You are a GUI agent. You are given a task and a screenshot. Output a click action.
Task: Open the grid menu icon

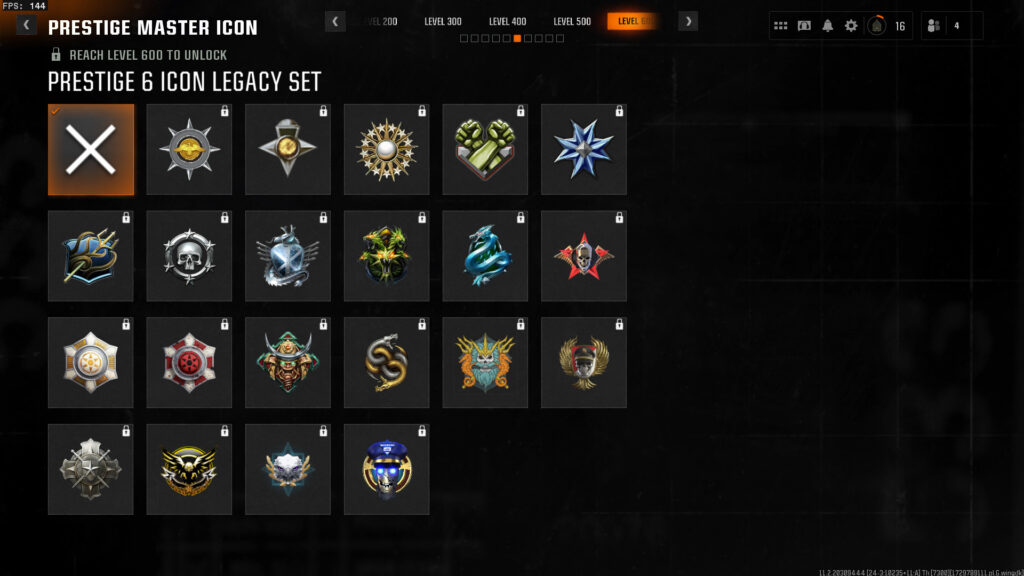781,26
